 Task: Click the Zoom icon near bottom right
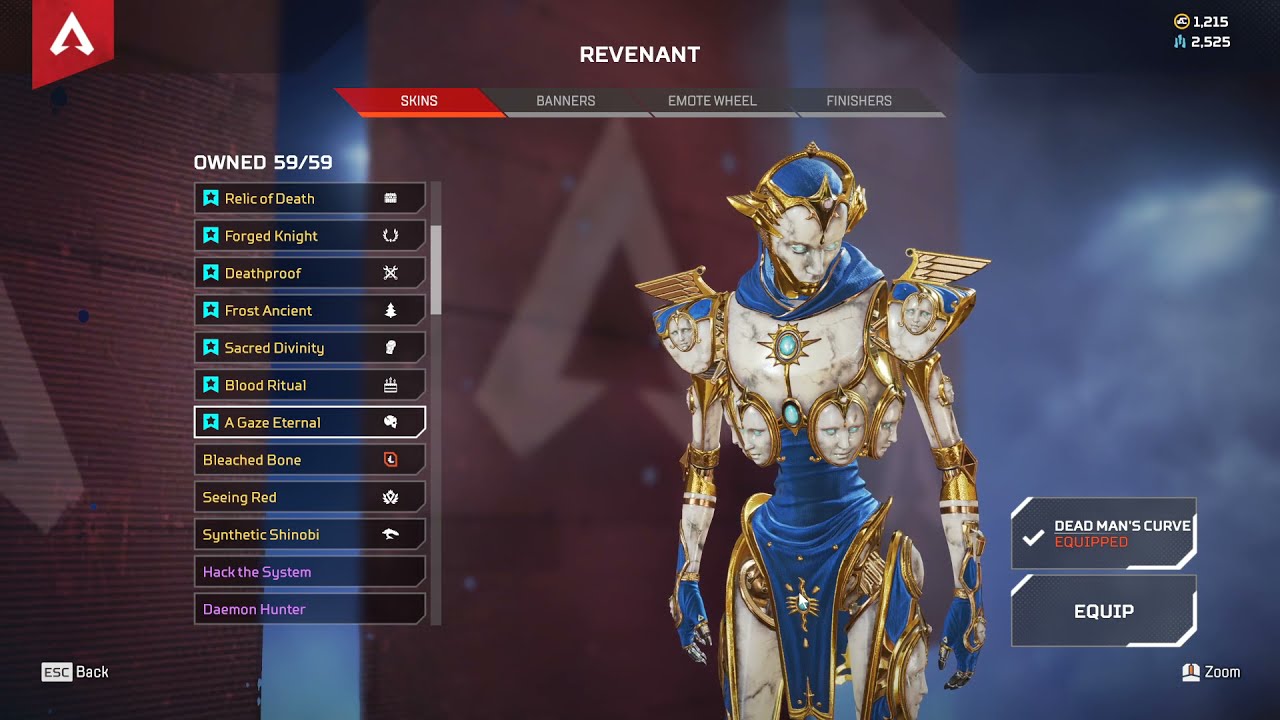tap(1192, 671)
